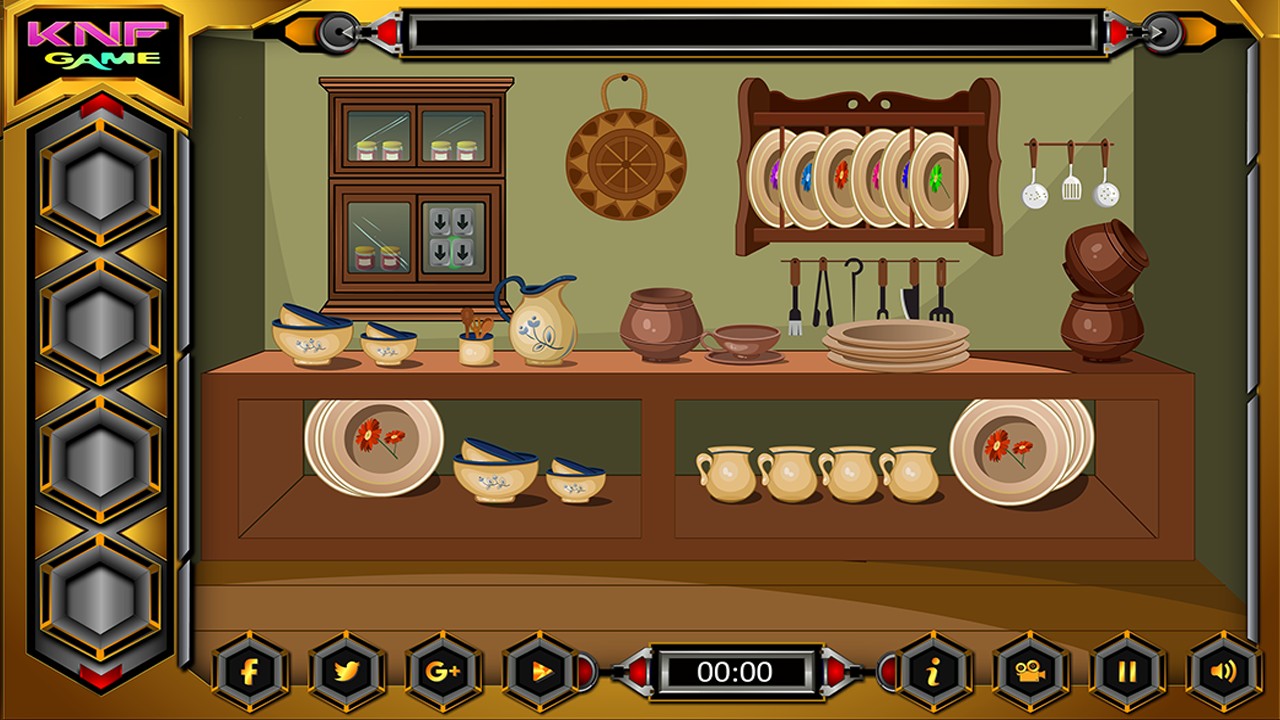Select the orange play arrow button
Viewport: 1280px width, 720px height.
pyautogui.click(x=540, y=671)
